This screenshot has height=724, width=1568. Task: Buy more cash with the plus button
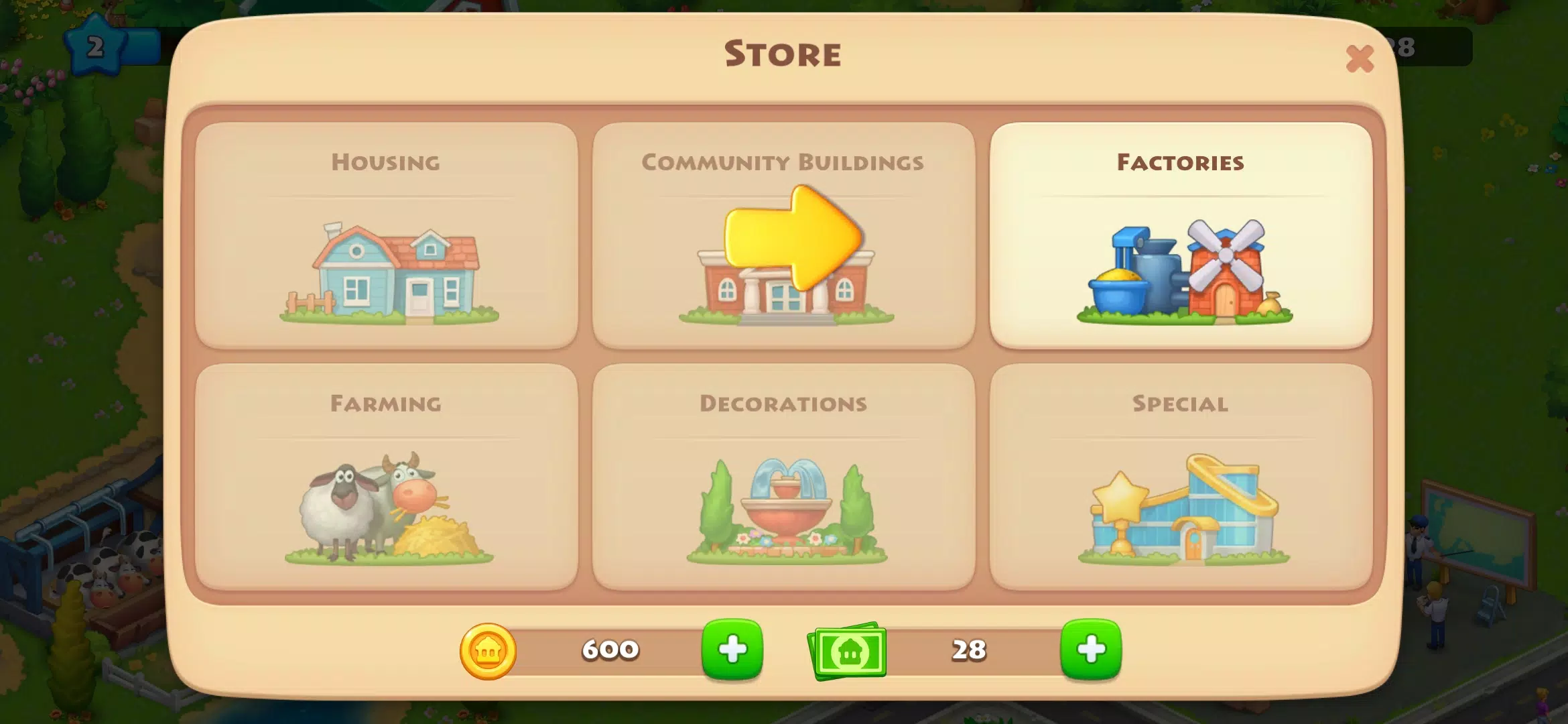[x=1093, y=649]
